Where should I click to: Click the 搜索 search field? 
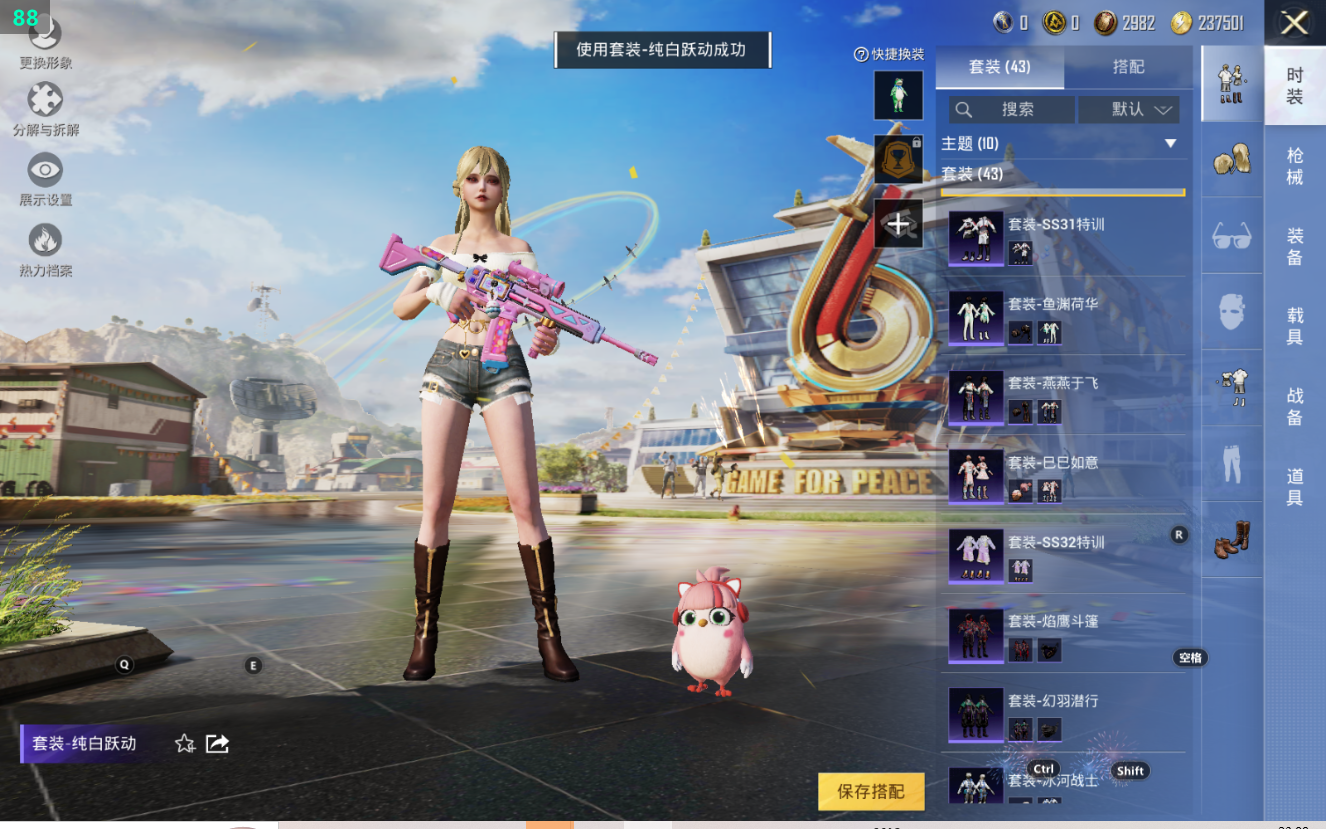point(1011,110)
